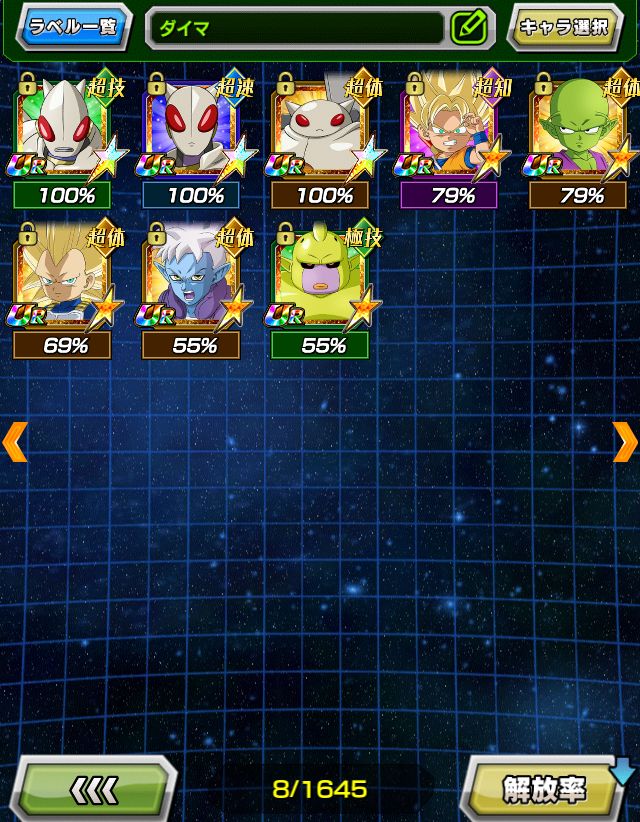Choose the gray red-eyed masked character card
640x822 pixels.
coord(195,130)
